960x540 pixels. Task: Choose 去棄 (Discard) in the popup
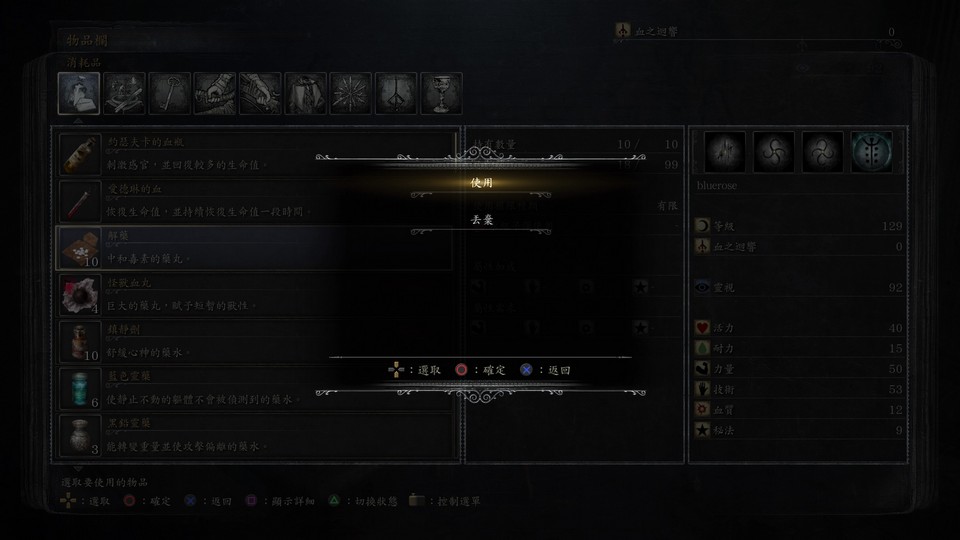click(x=481, y=219)
